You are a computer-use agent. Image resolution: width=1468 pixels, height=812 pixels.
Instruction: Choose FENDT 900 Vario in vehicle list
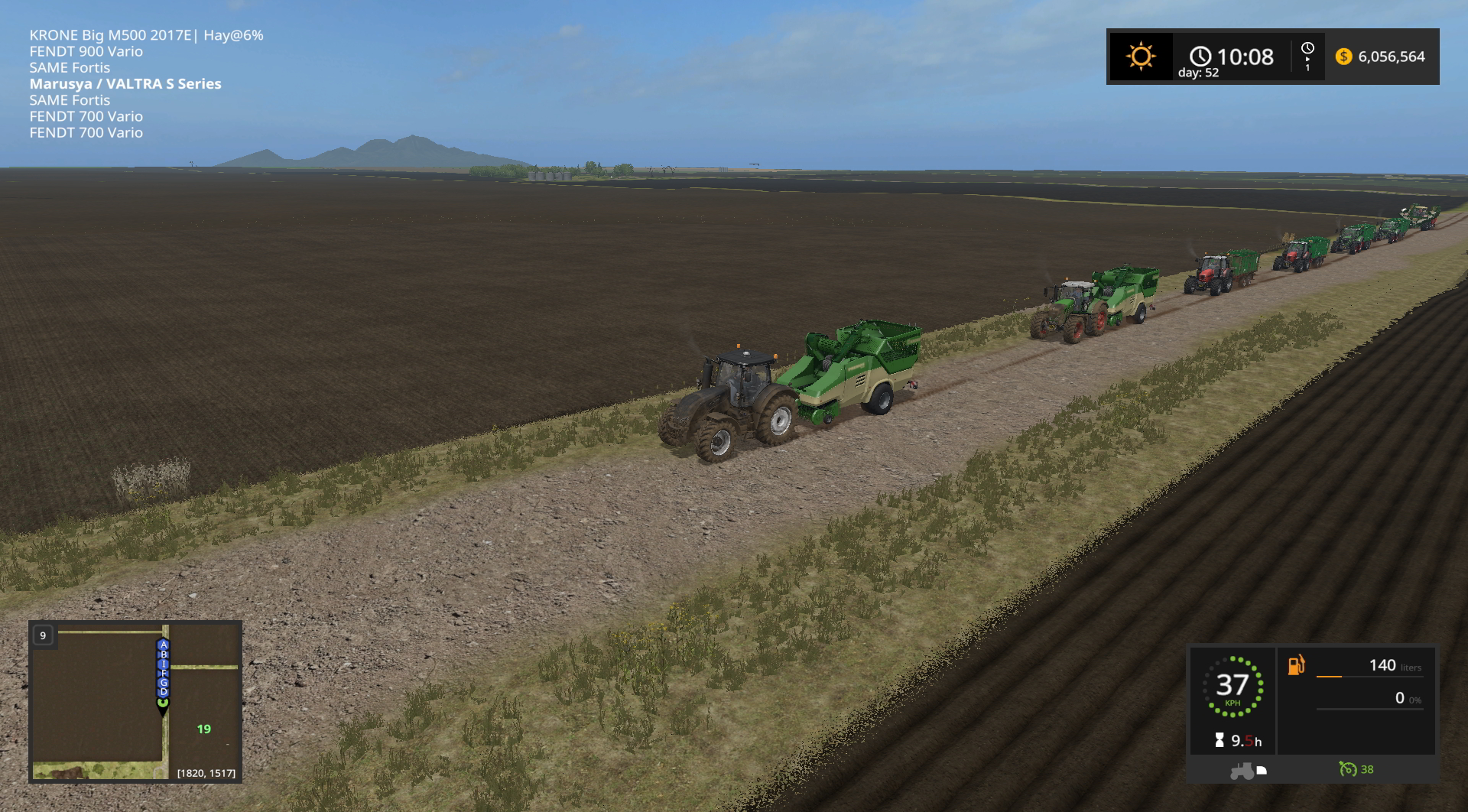(x=86, y=51)
